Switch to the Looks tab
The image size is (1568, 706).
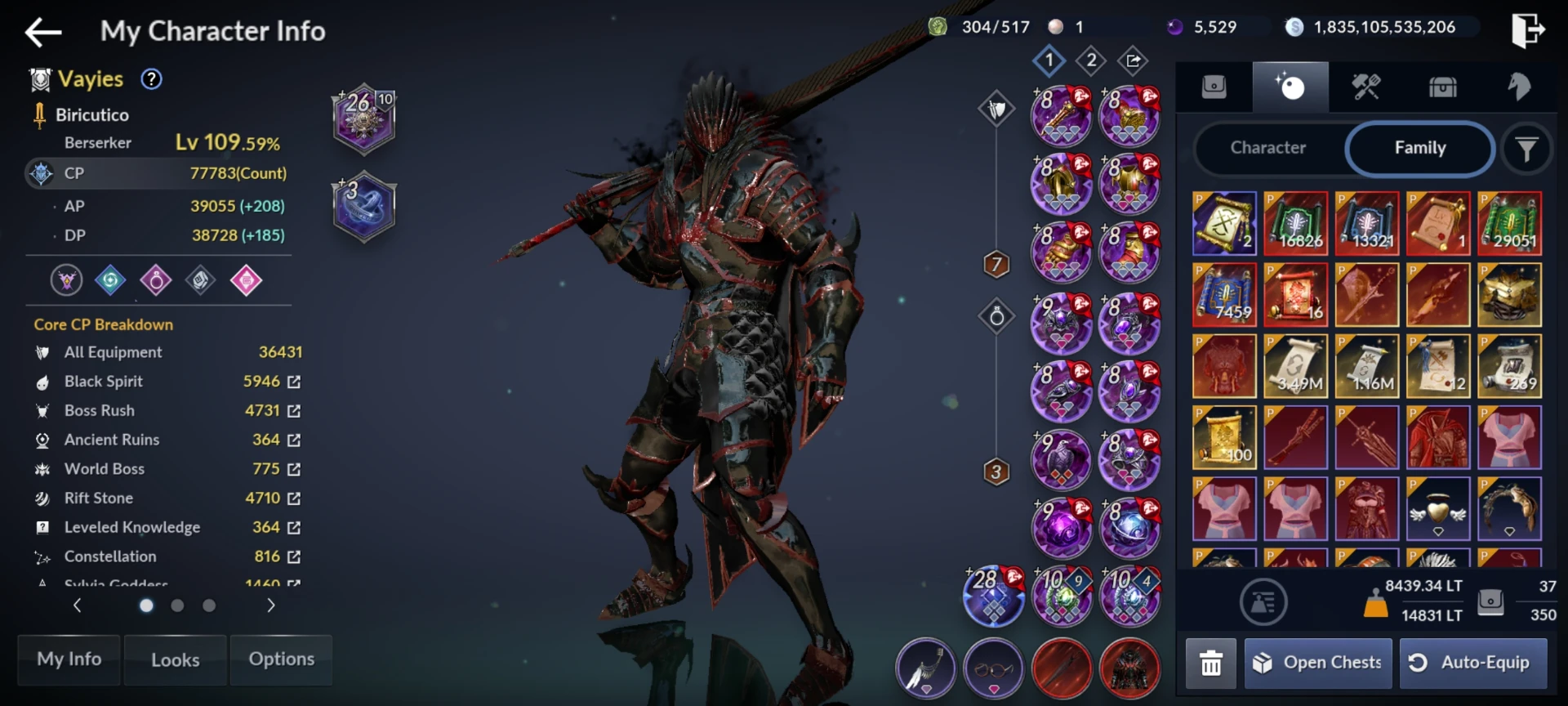tap(175, 659)
